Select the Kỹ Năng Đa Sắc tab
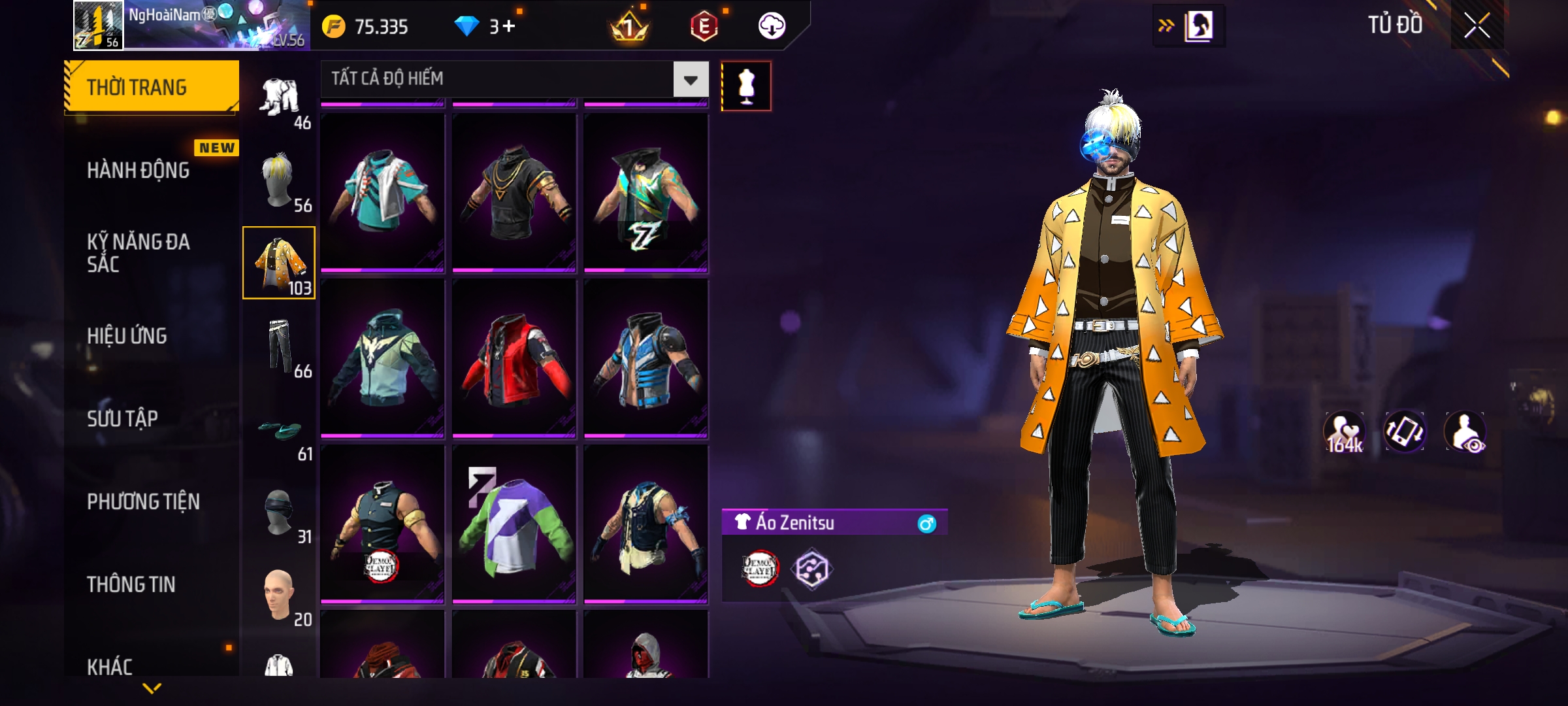 click(x=139, y=253)
